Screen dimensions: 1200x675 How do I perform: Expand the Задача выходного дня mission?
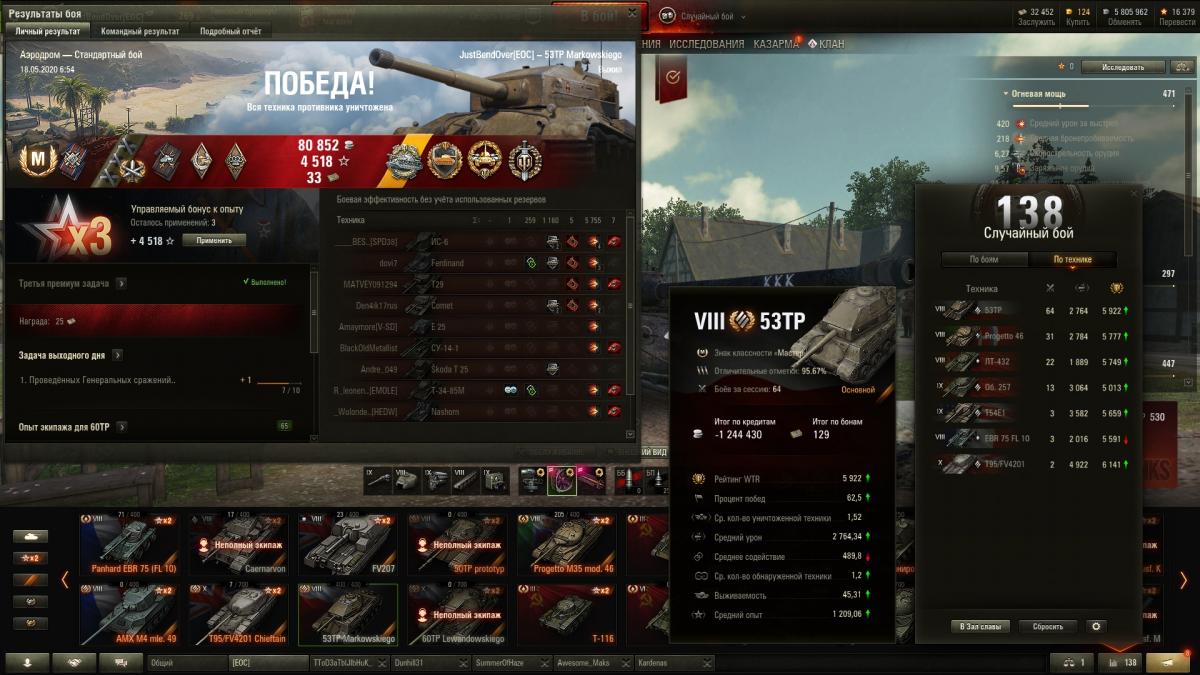tap(117, 355)
